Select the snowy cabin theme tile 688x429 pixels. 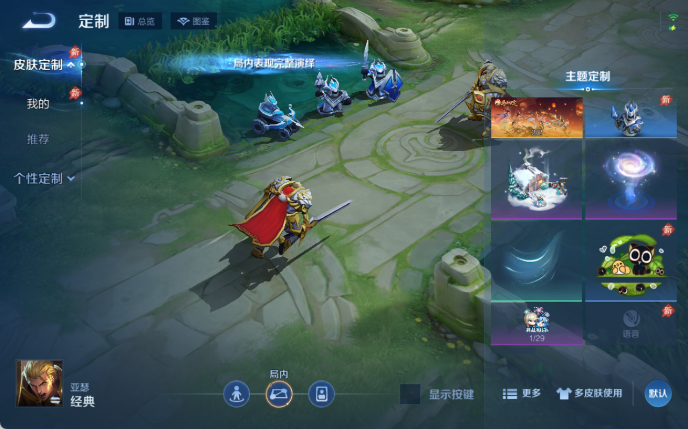(x=536, y=181)
